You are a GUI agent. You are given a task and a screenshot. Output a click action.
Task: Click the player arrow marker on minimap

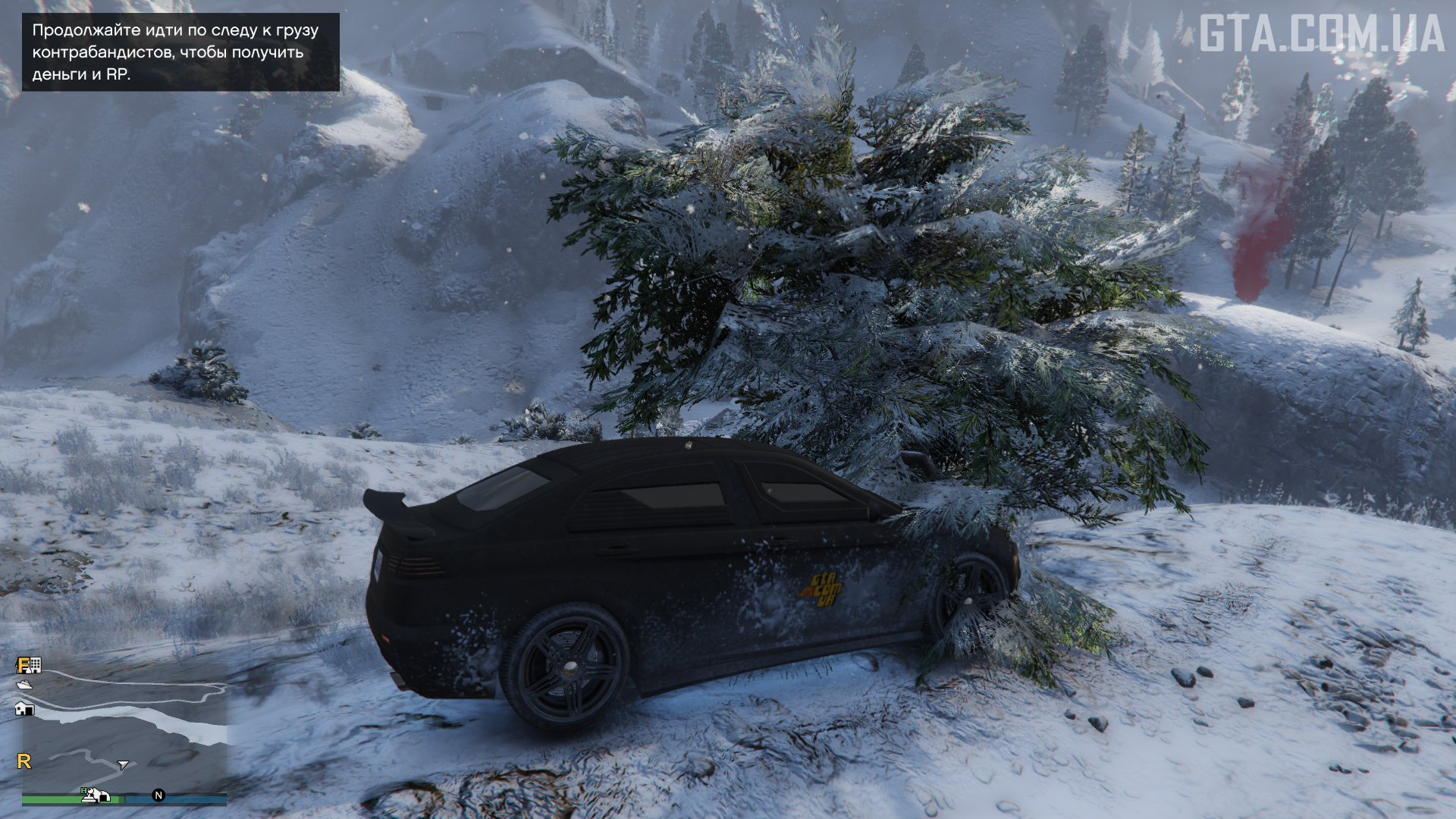point(124,764)
